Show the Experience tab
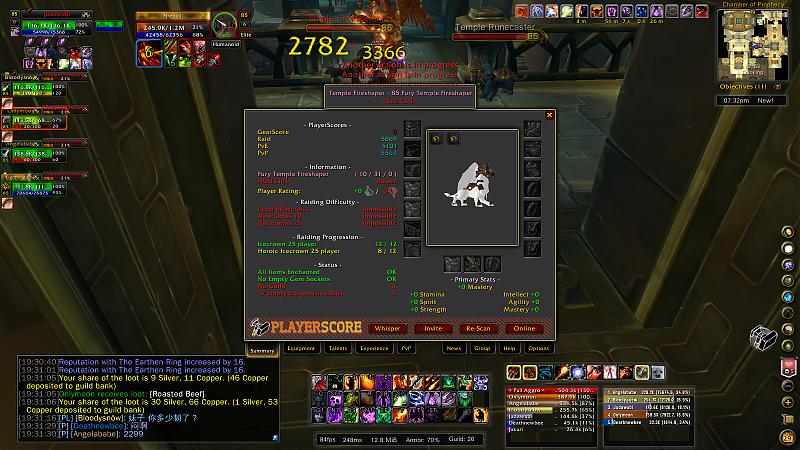 pos(374,349)
